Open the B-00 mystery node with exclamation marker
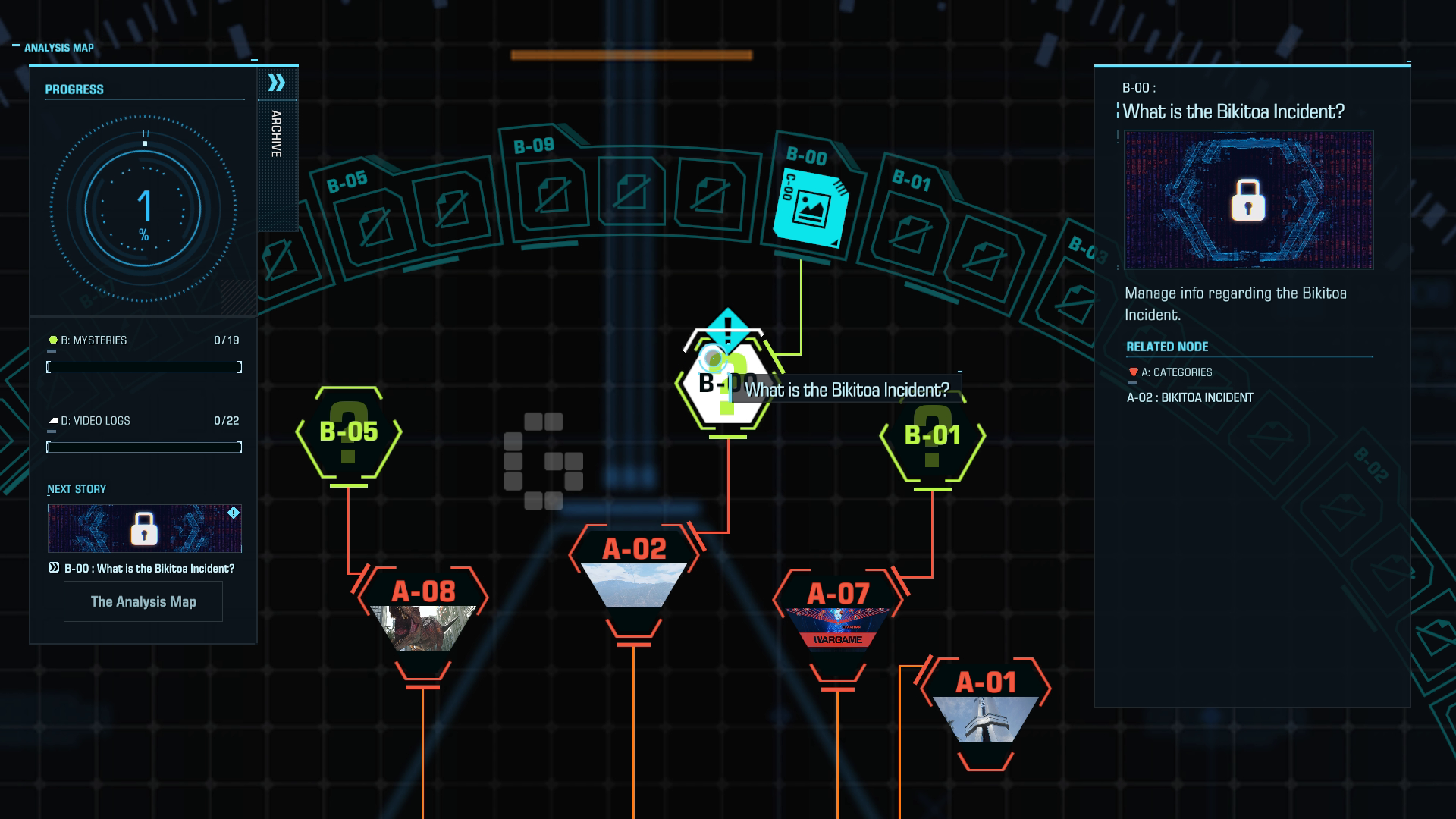Image resolution: width=1456 pixels, height=819 pixels. click(726, 383)
